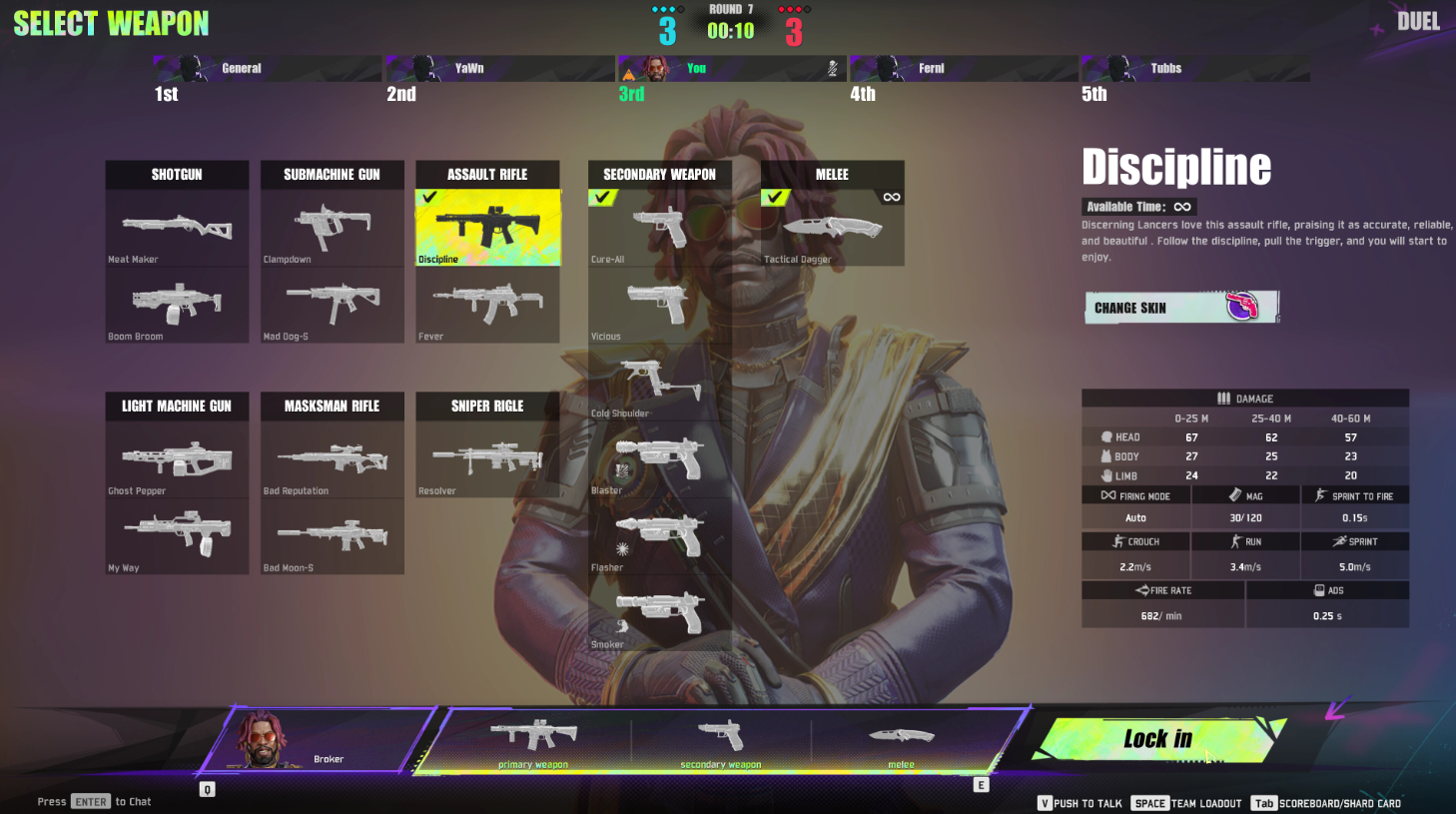Pick the Vicious secondary weapon
The width and height of the screenshot is (1456, 814).
[x=659, y=305]
